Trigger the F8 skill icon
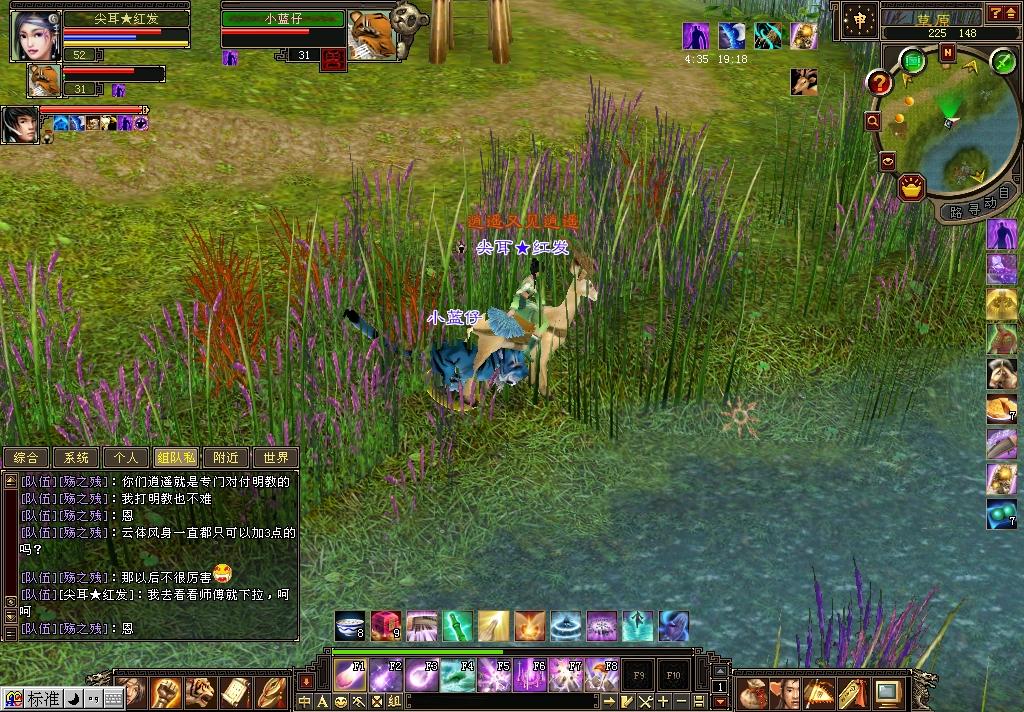This screenshot has width=1024, height=712. pos(601,676)
